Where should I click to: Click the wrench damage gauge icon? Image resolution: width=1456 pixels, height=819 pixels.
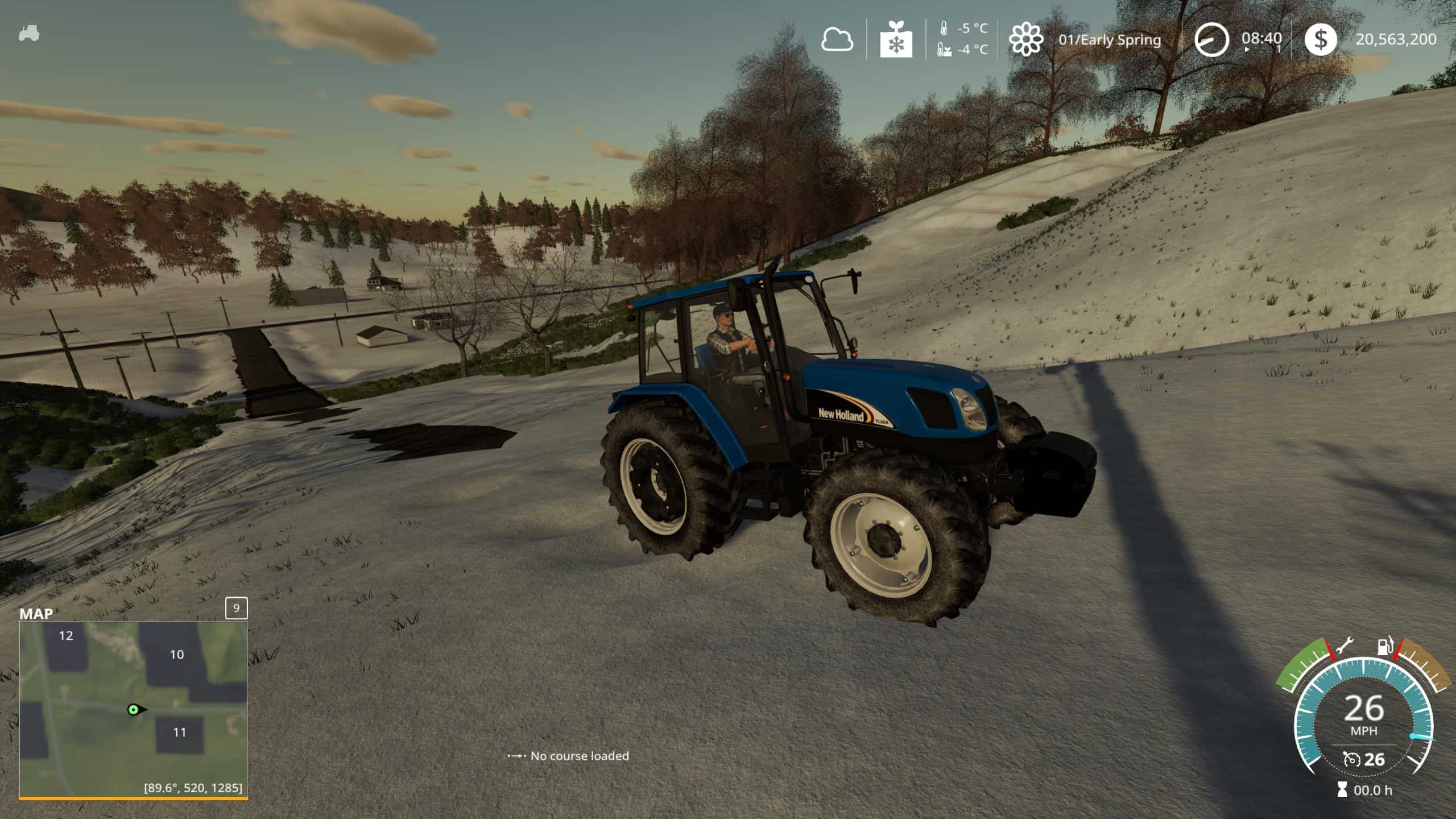[x=1345, y=647]
